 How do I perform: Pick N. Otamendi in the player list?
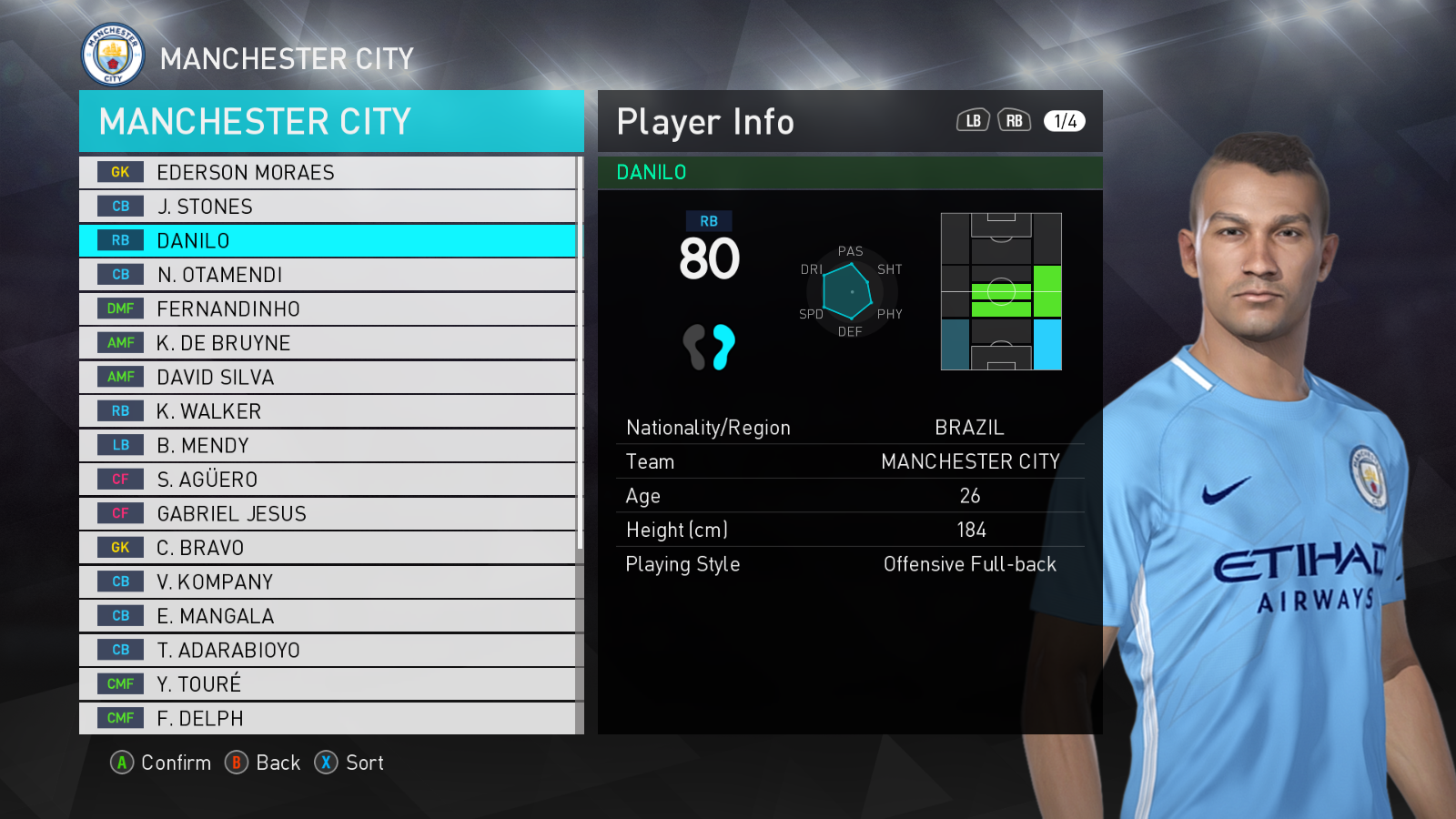point(328,275)
